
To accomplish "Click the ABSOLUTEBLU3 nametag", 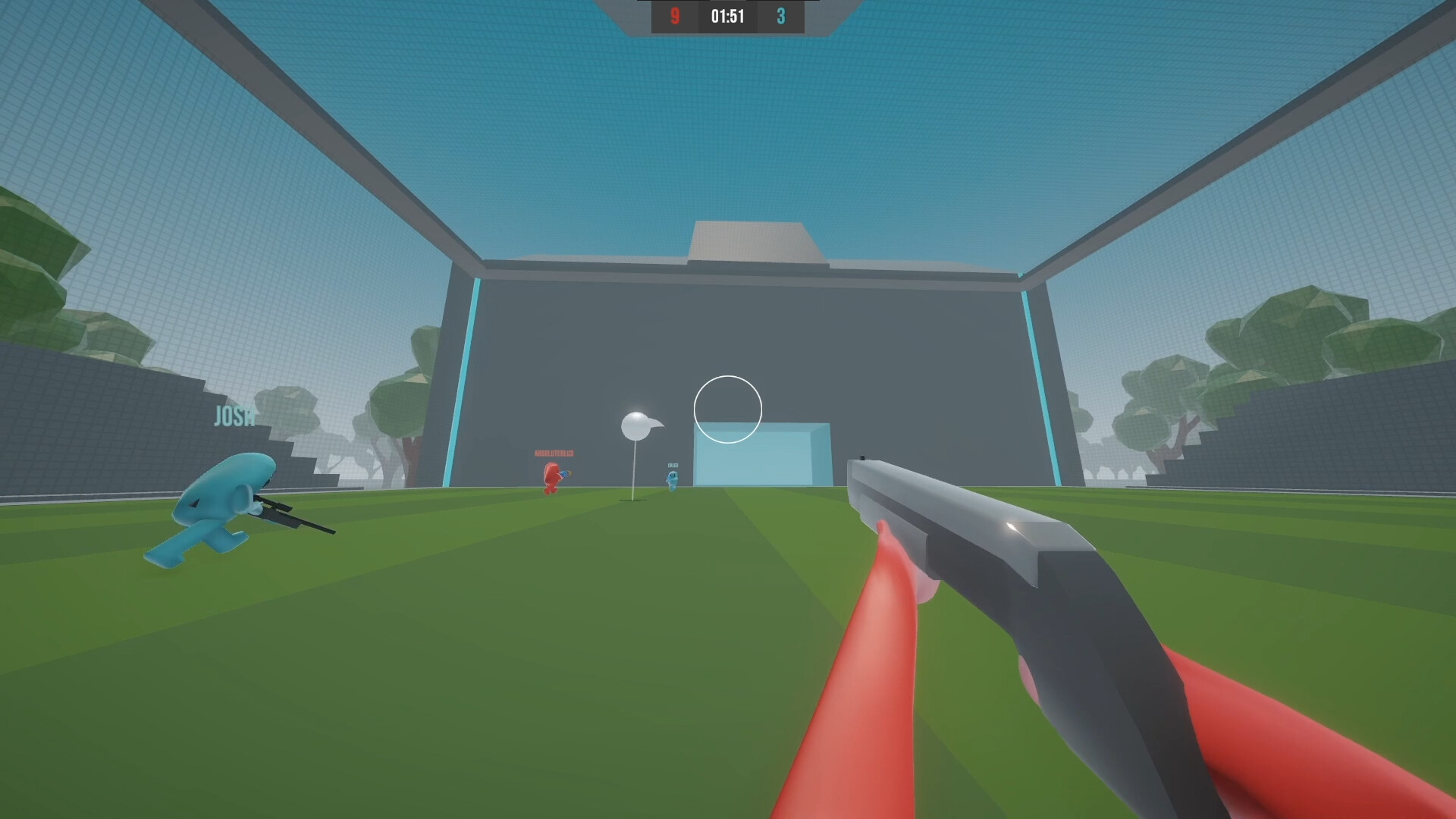I will coord(554,453).
